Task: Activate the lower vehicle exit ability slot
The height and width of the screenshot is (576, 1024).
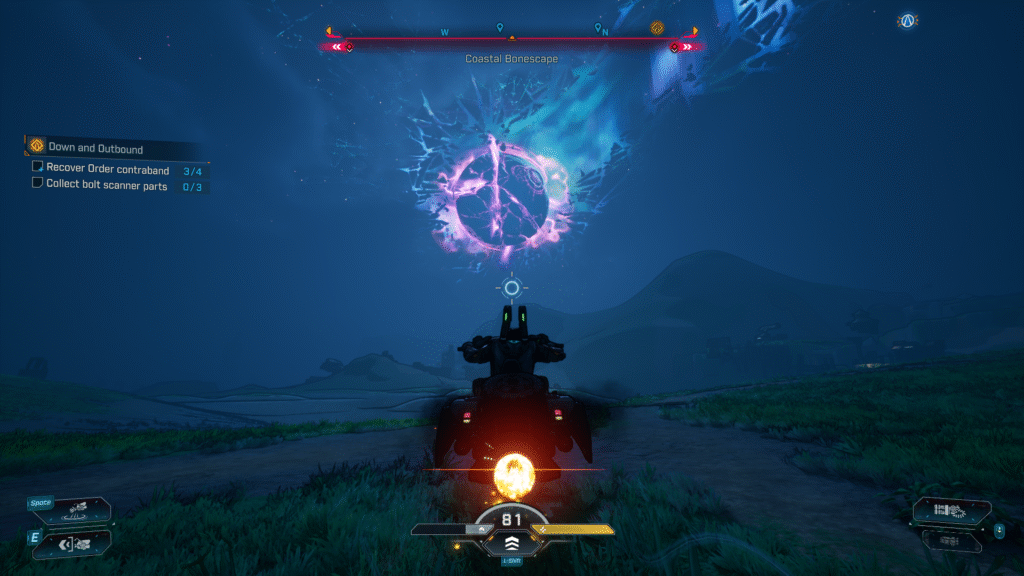Action: [77, 544]
